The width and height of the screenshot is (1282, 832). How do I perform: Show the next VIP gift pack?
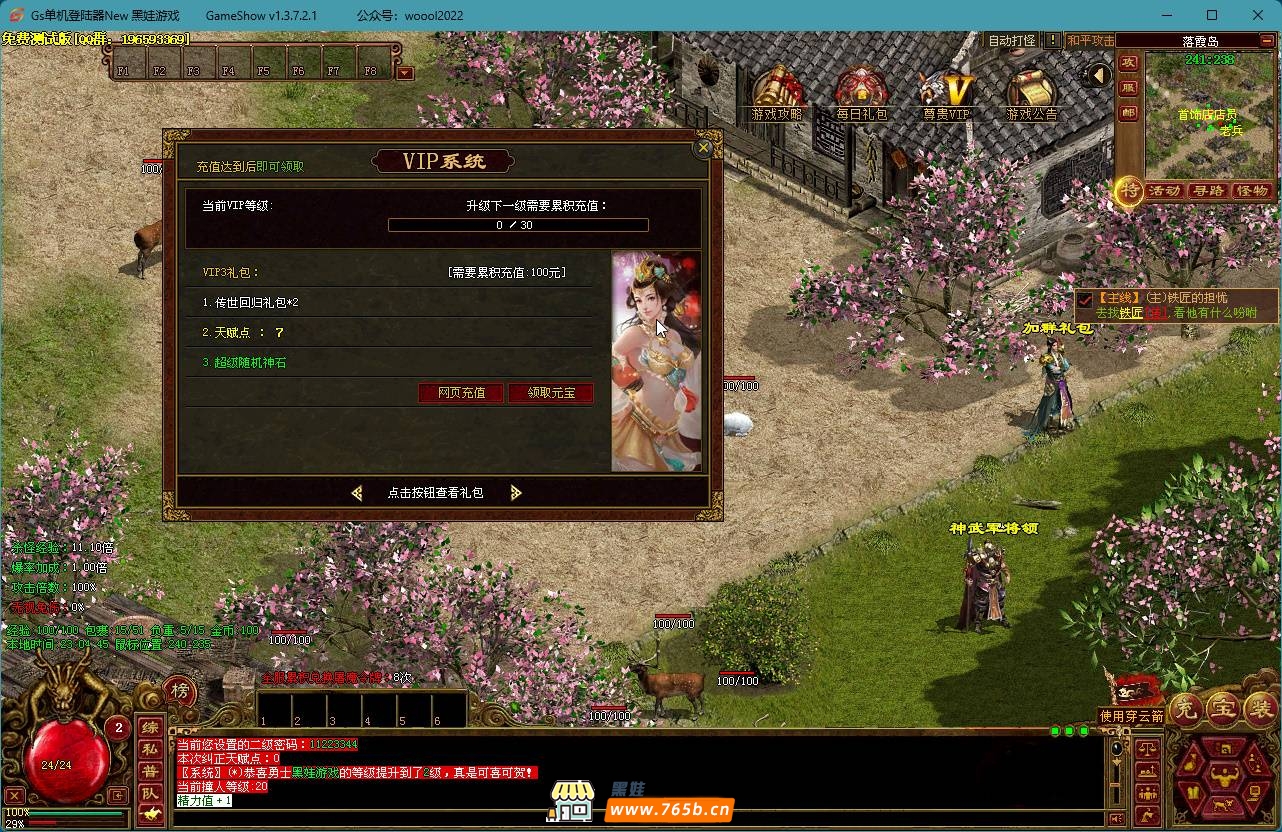point(516,493)
